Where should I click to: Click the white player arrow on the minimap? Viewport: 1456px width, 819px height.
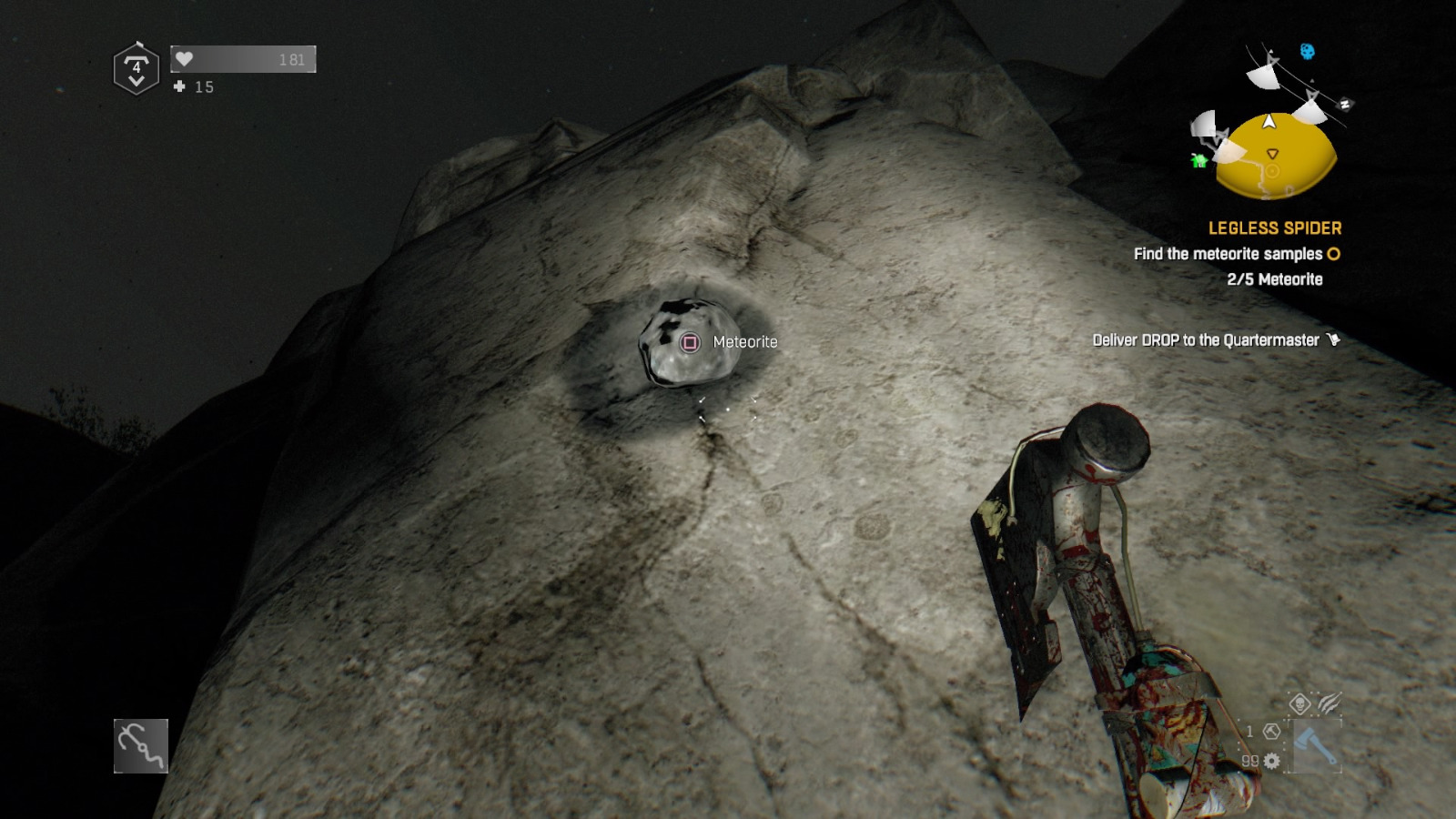[x=1269, y=123]
